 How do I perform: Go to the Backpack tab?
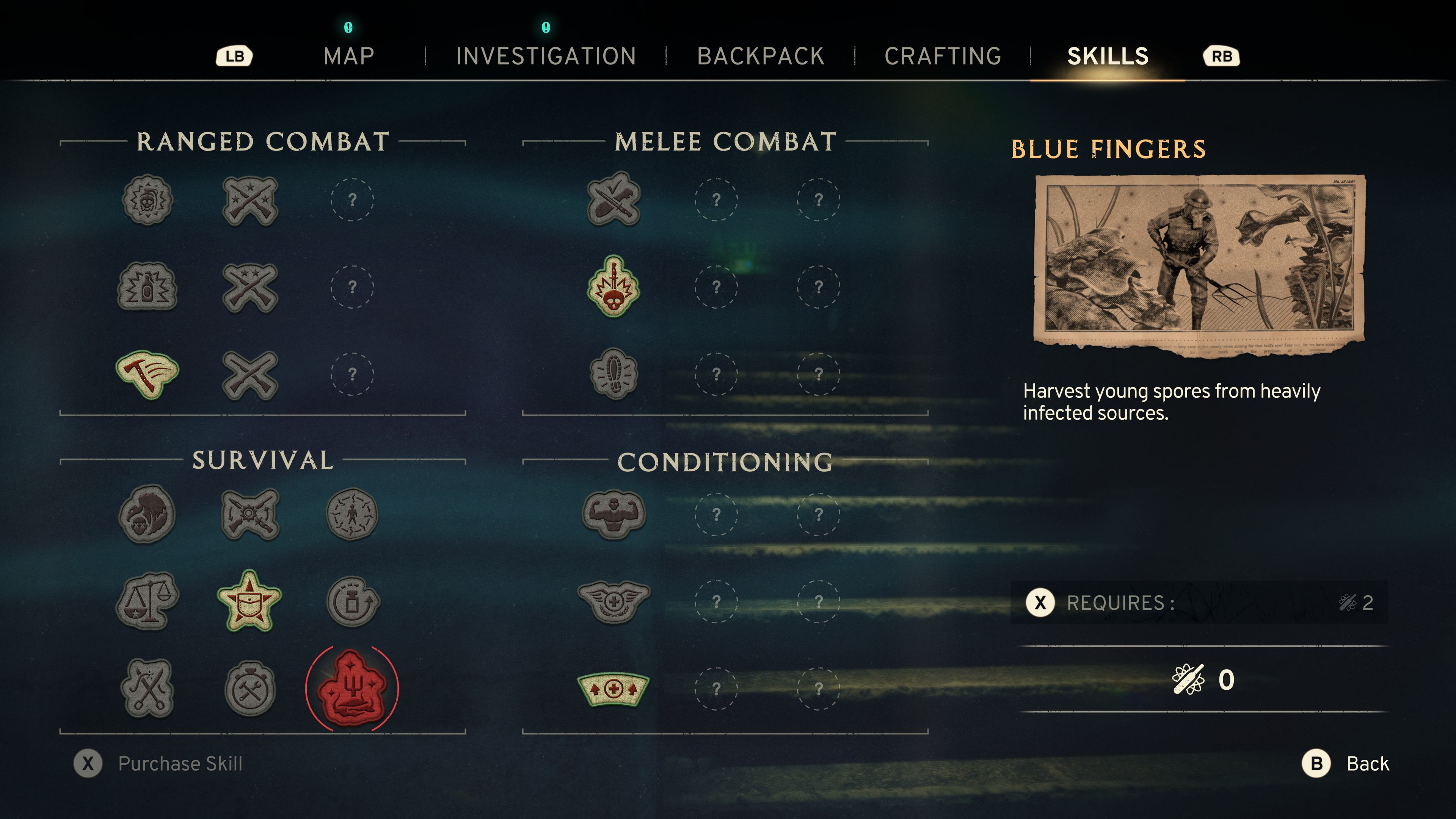pos(760,56)
